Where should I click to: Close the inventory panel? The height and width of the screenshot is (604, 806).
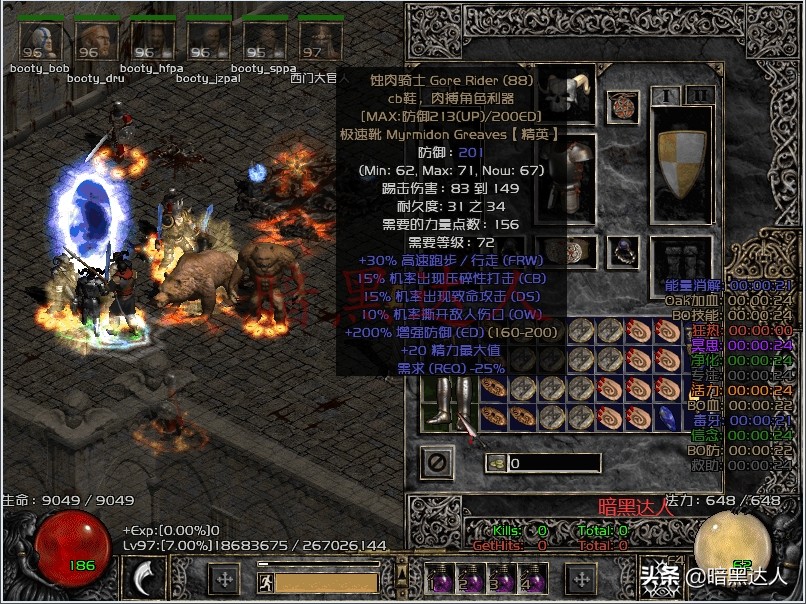point(437,463)
